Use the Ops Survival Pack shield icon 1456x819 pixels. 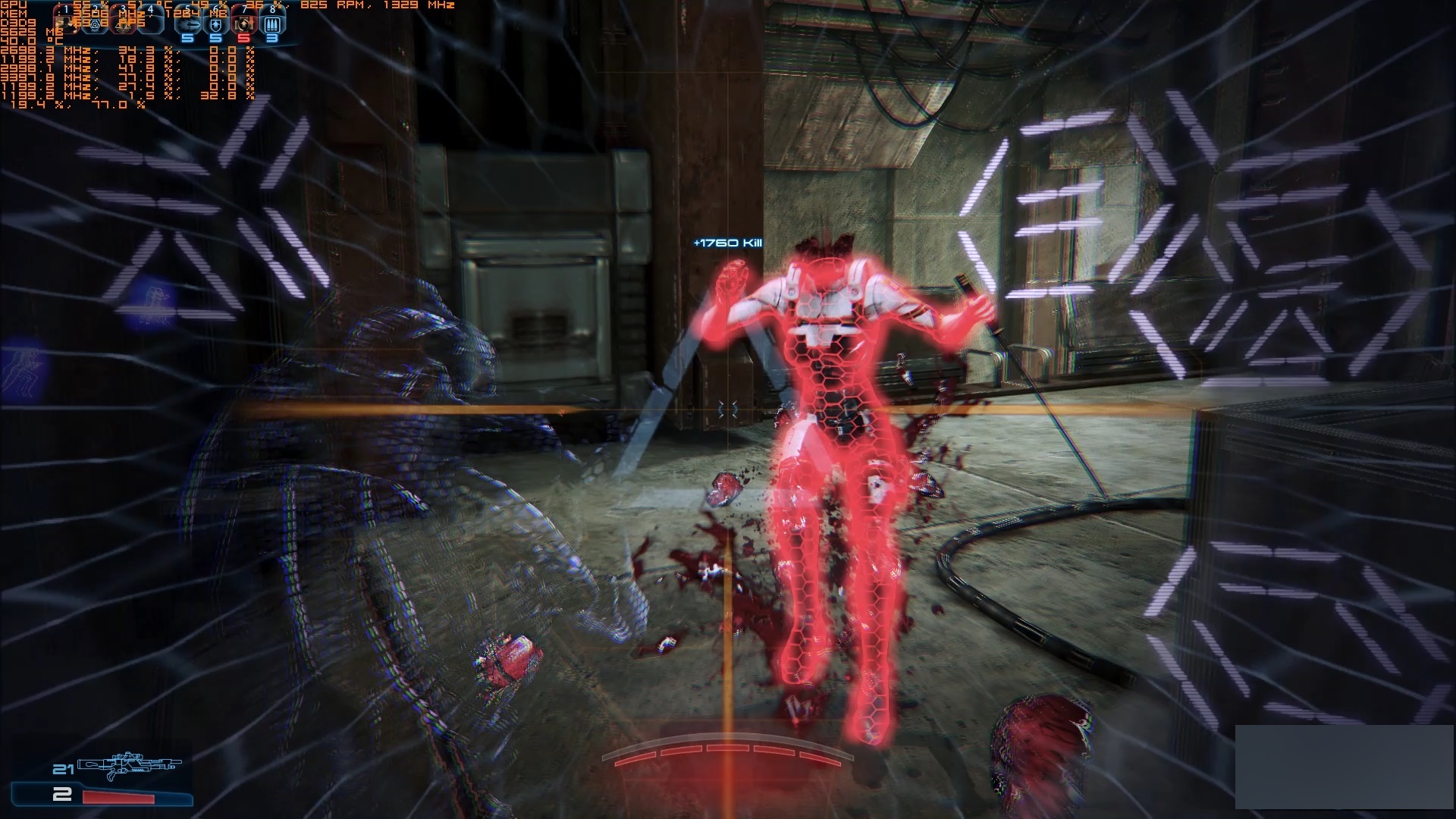pos(216,24)
